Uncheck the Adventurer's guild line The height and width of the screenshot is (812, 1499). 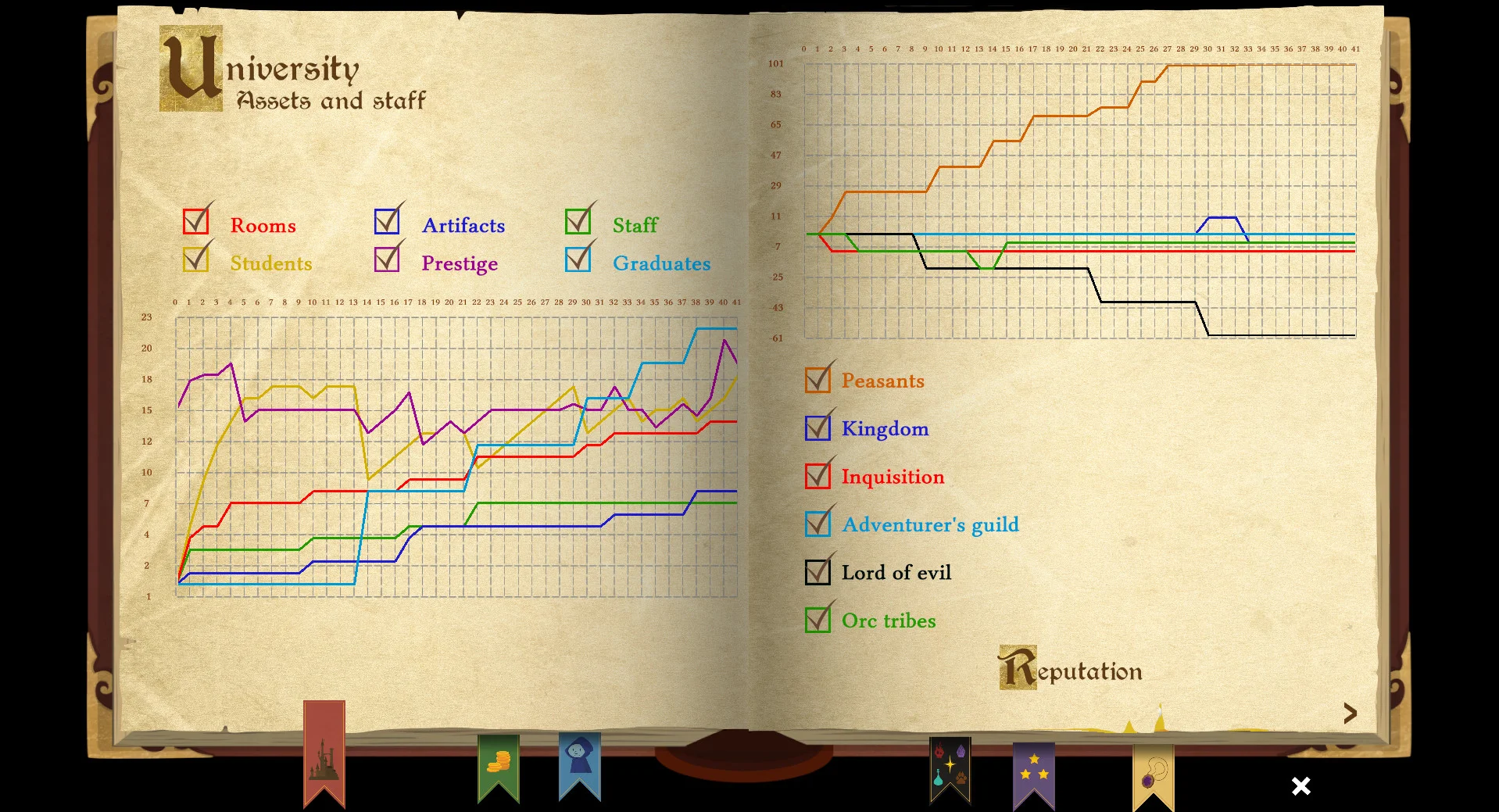(817, 524)
